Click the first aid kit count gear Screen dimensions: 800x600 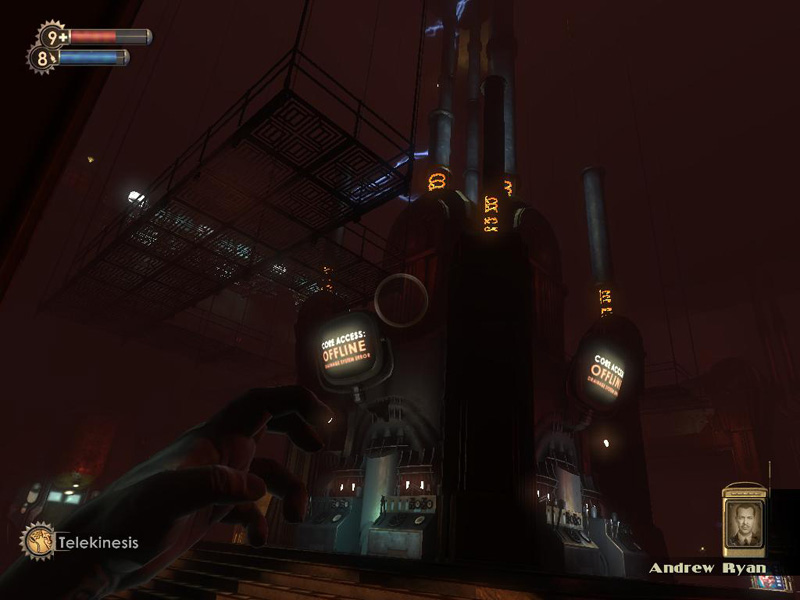(52, 37)
